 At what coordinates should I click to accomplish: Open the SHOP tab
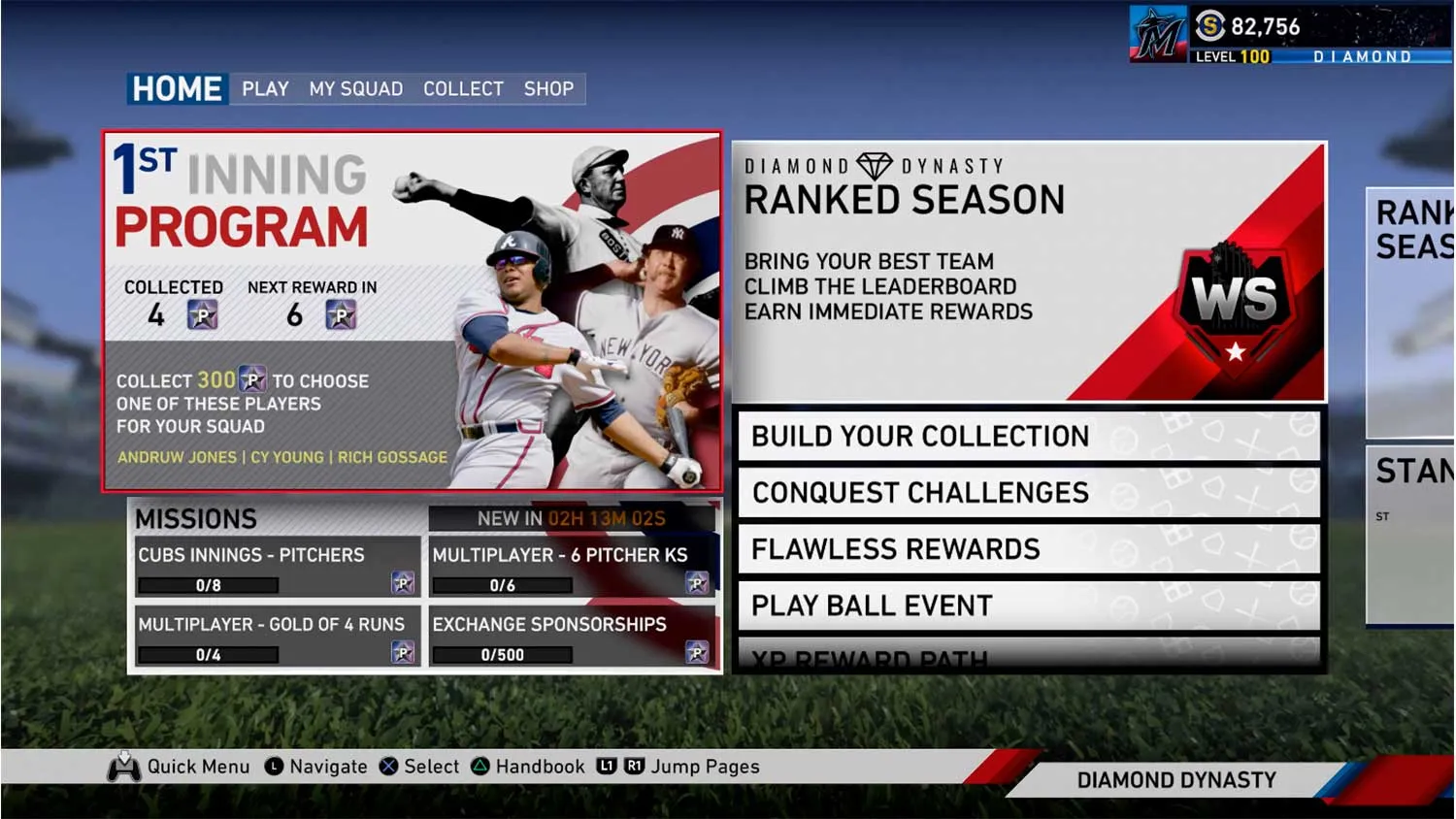(x=548, y=89)
